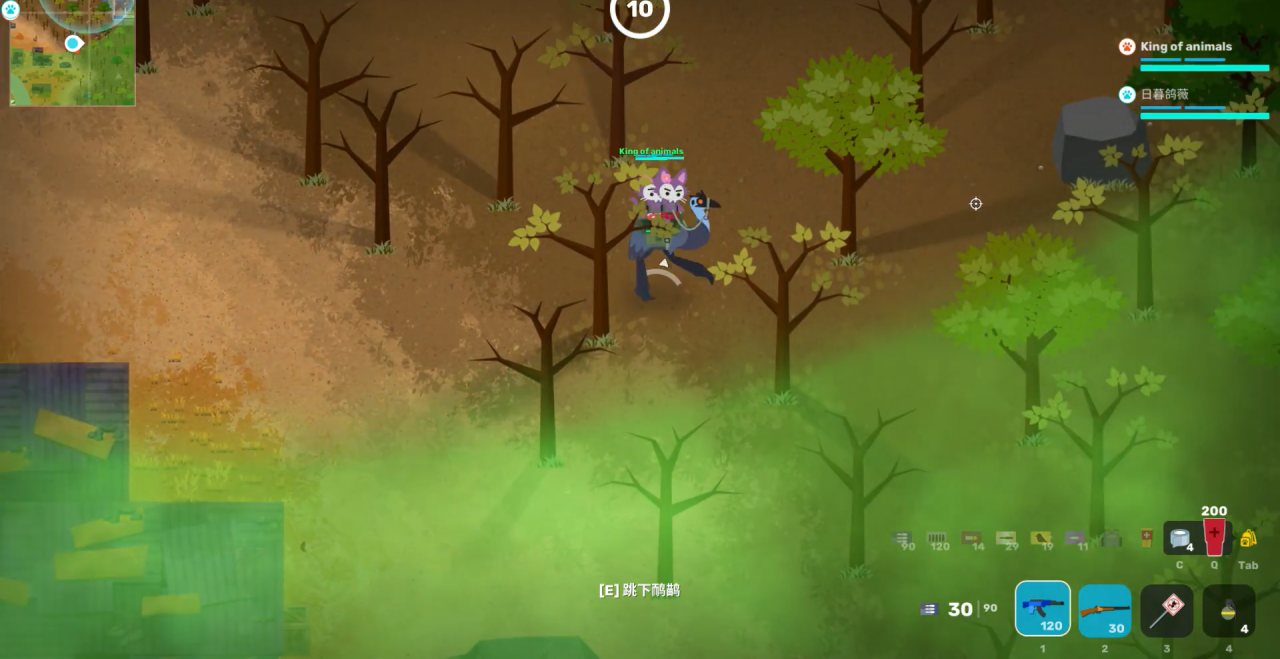Select teammate King of animals in squad list
This screenshot has width=1280, height=659.
click(1186, 47)
